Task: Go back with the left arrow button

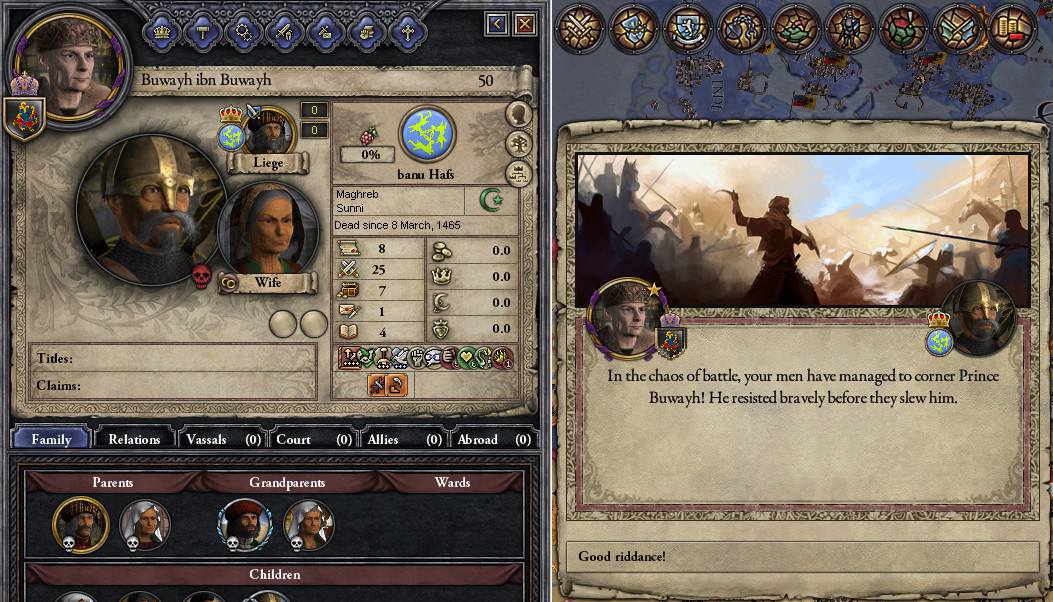Action: [x=497, y=23]
